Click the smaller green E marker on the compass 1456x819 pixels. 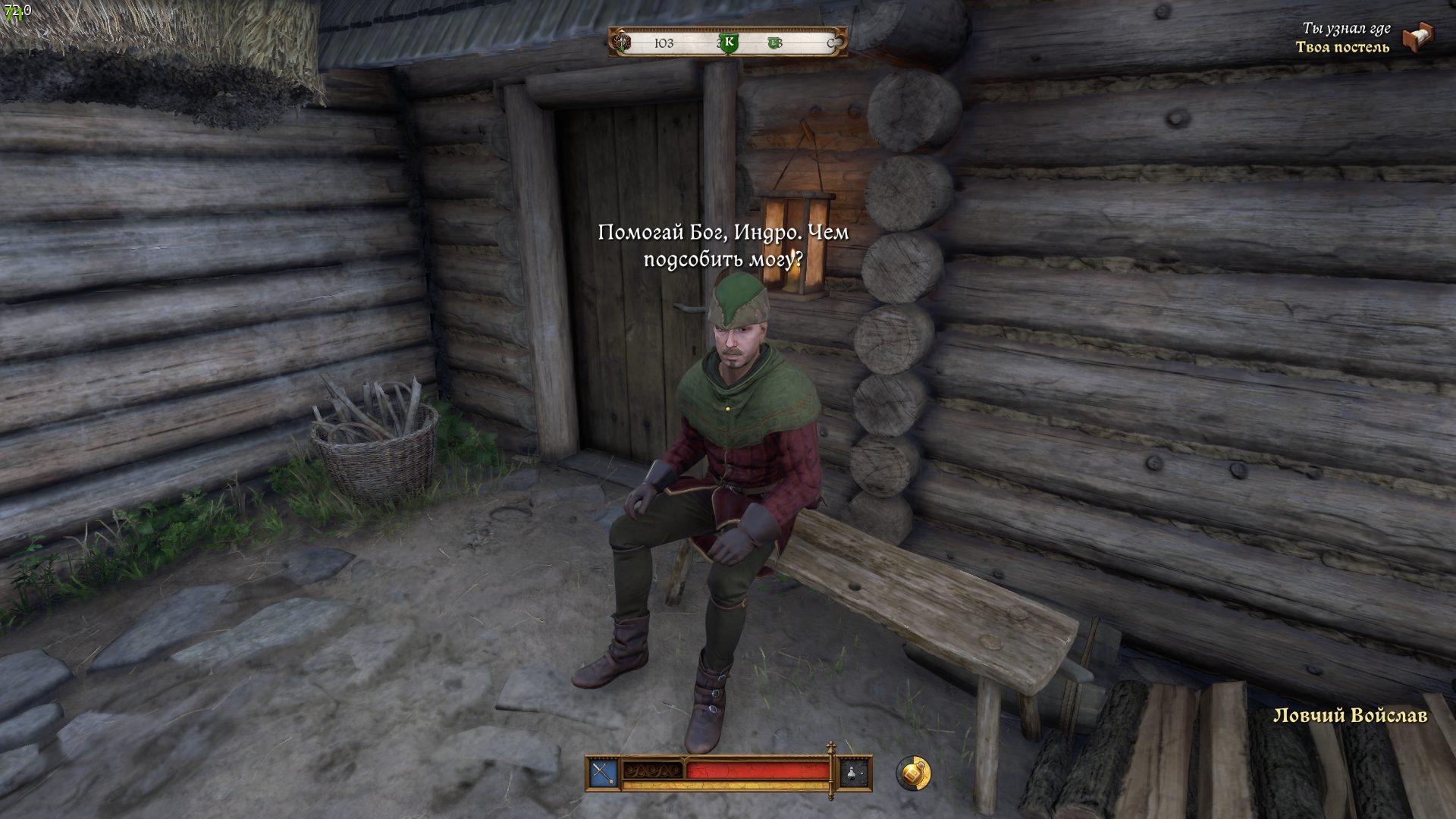point(774,43)
